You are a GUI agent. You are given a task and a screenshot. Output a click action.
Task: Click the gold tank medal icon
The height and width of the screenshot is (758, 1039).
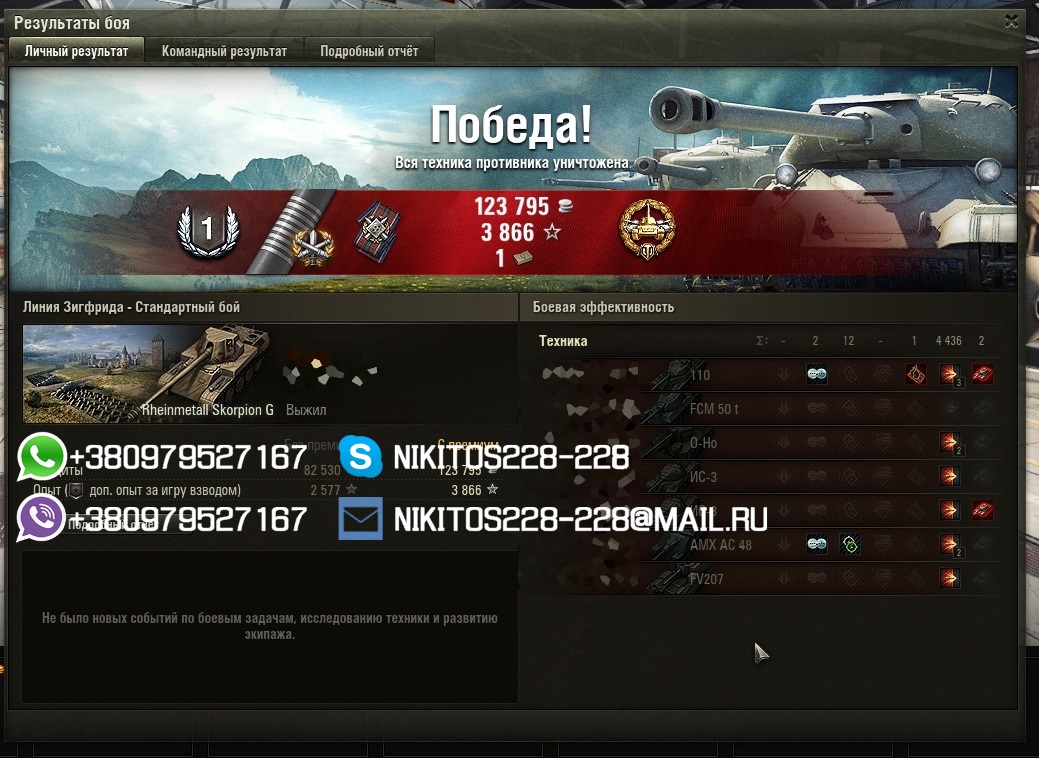pyautogui.click(x=647, y=228)
